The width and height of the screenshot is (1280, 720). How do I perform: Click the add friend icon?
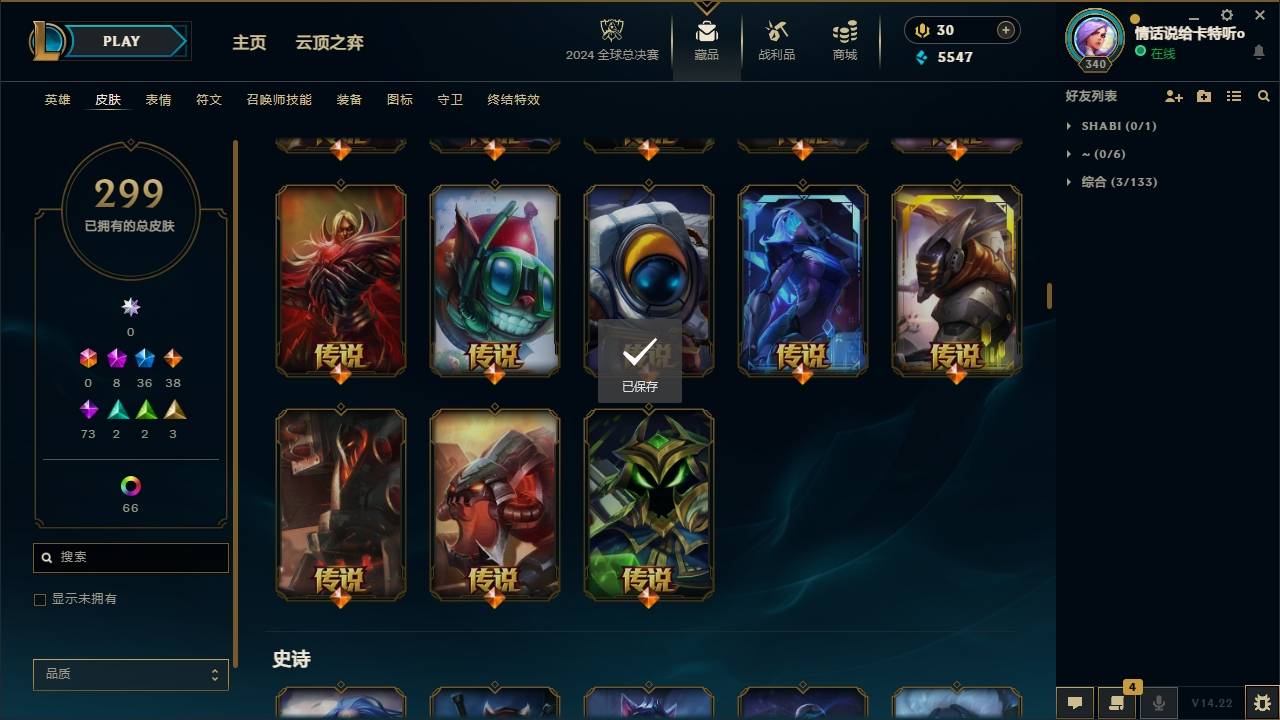tap(1174, 96)
